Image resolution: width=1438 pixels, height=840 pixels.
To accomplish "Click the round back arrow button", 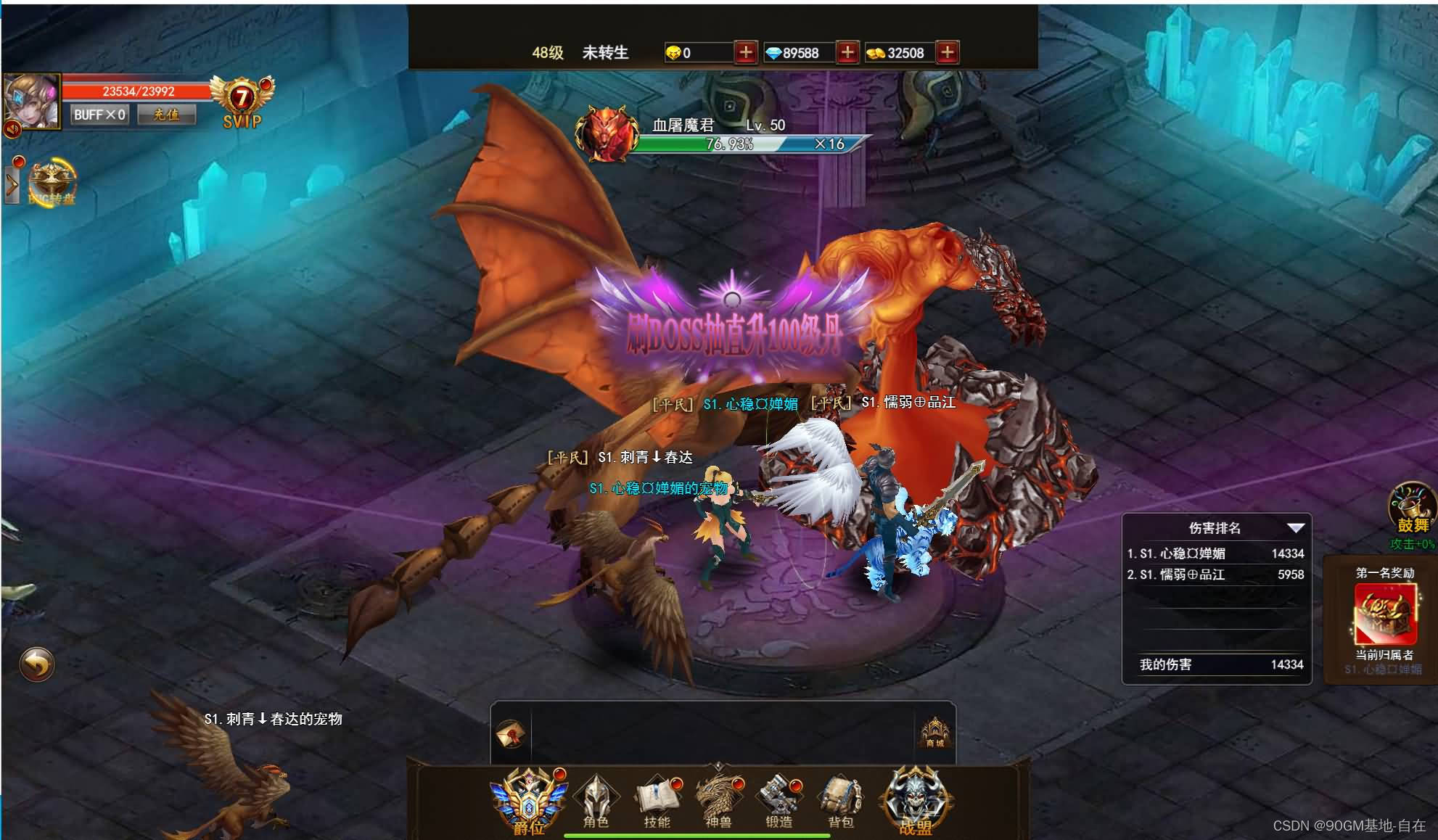I will pyautogui.click(x=36, y=663).
